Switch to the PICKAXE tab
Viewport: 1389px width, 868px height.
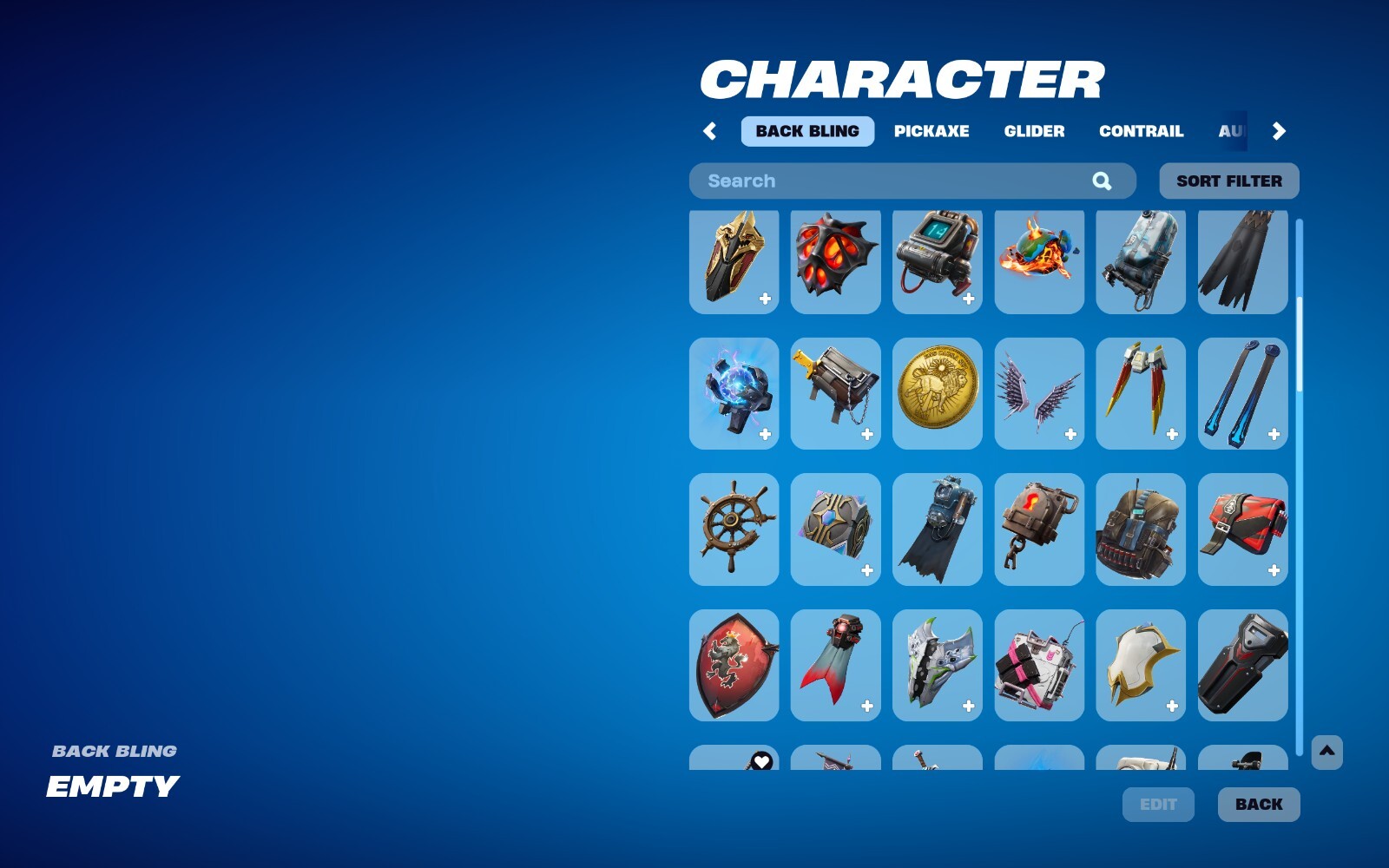933,131
